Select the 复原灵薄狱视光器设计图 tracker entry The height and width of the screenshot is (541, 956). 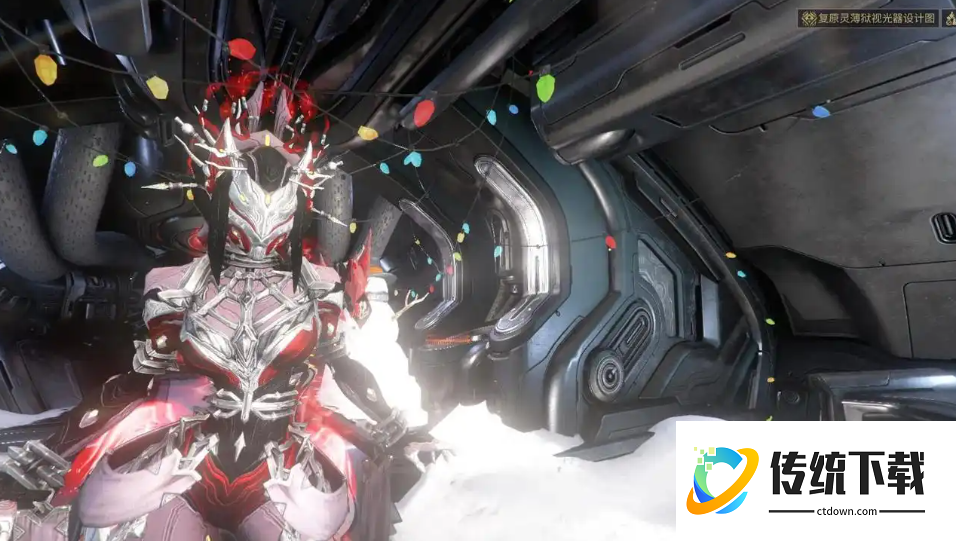point(867,18)
